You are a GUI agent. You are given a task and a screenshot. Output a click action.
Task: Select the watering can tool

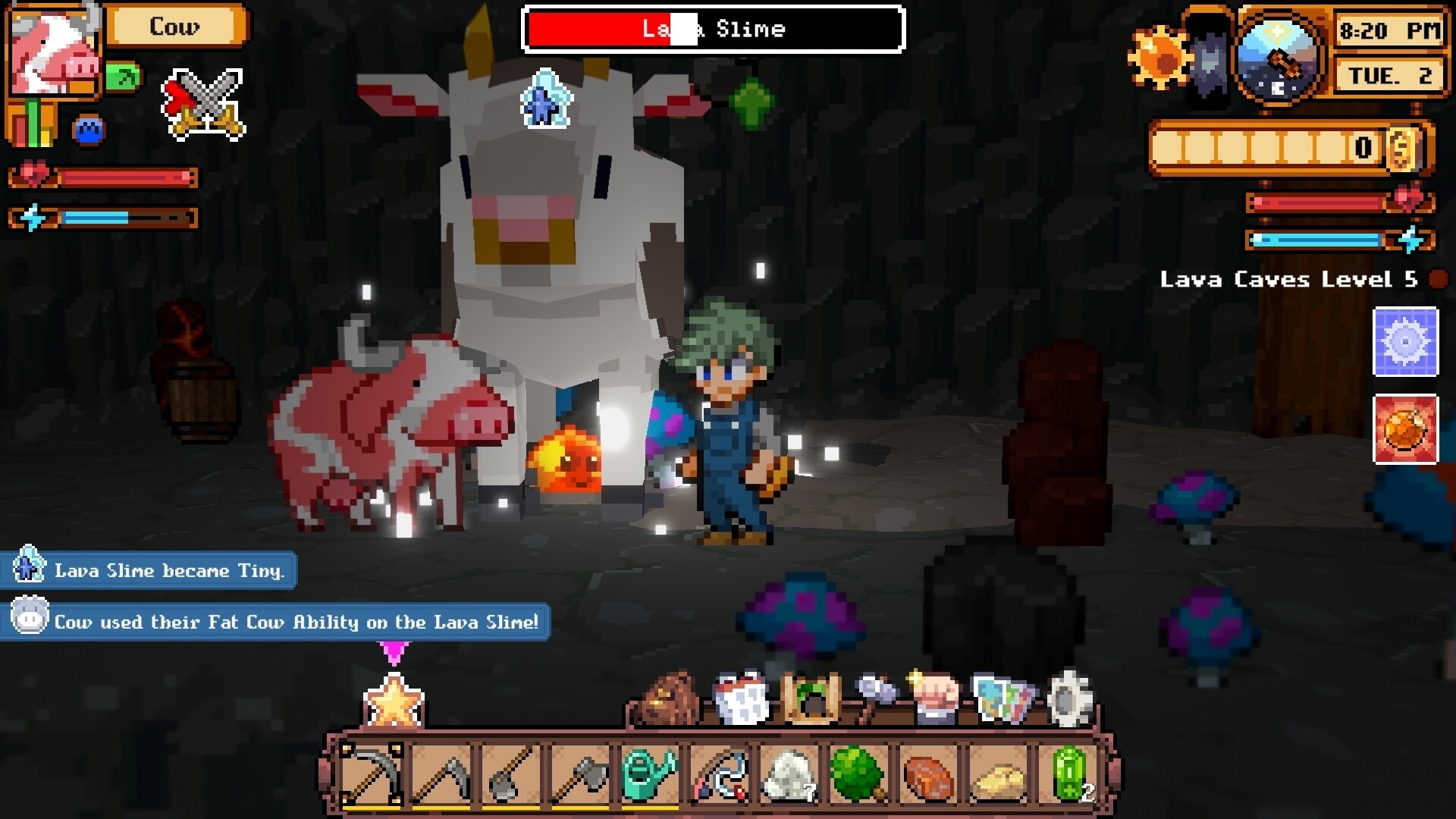pyautogui.click(x=651, y=772)
